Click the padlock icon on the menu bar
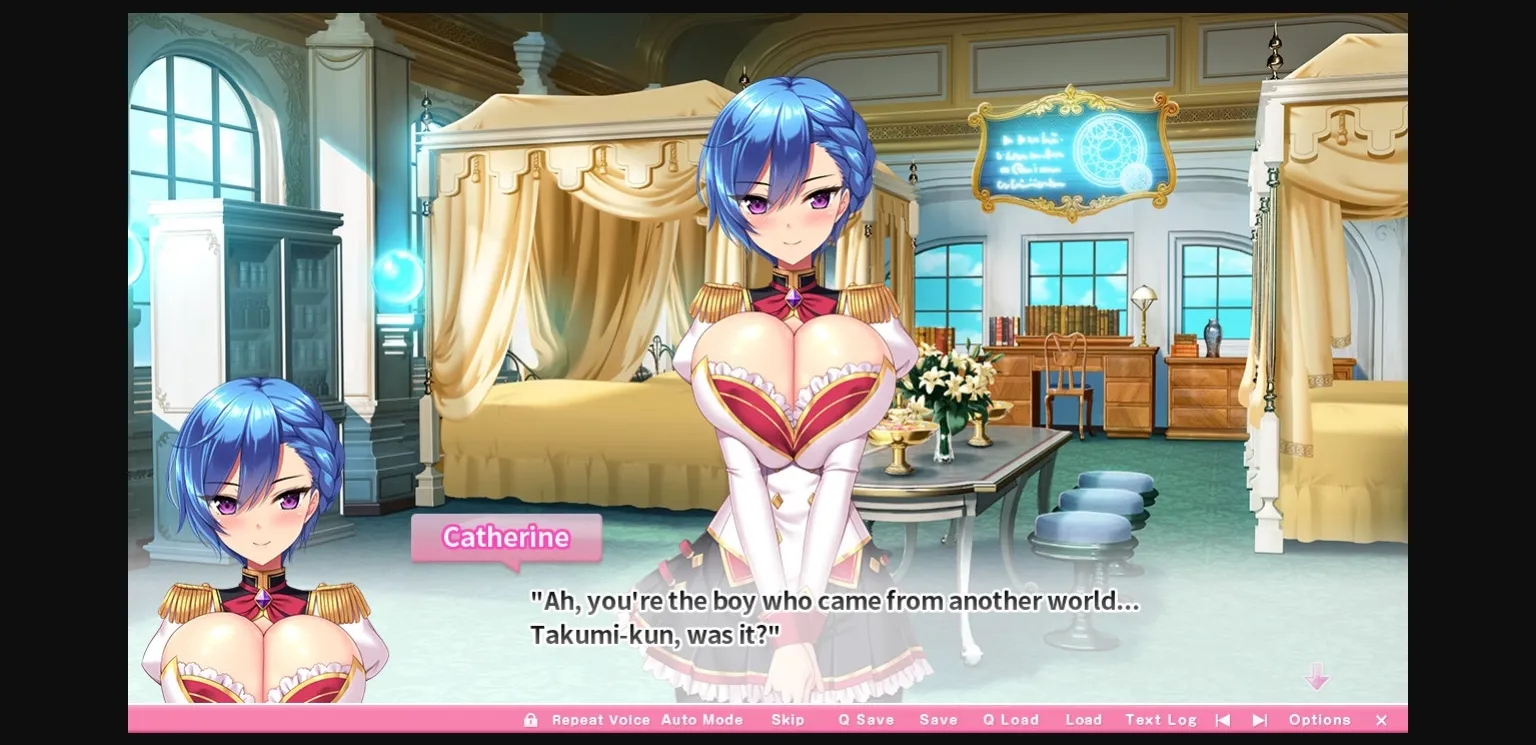 [530, 719]
